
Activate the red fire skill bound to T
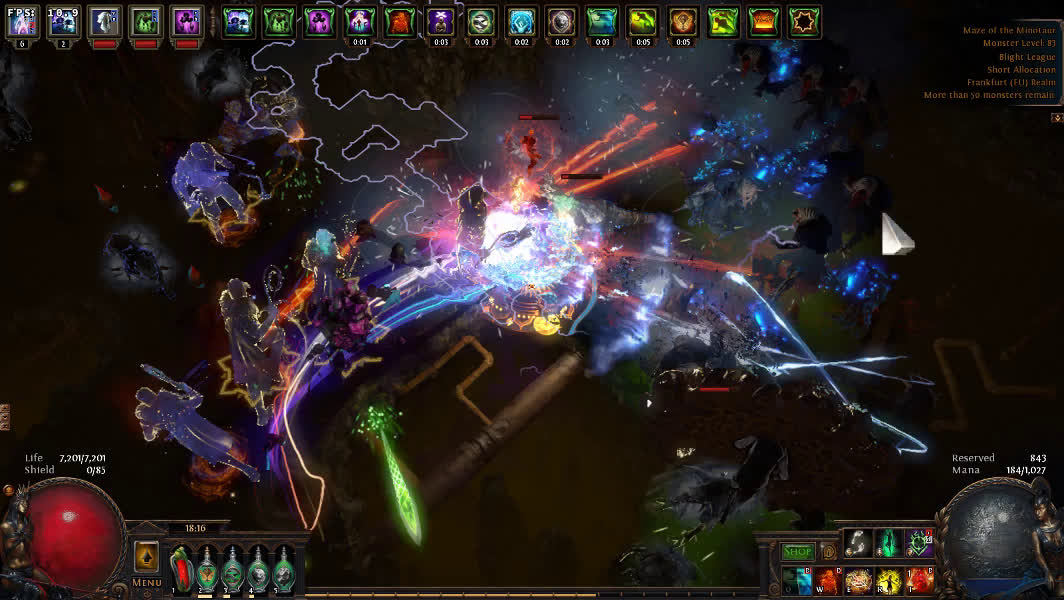pyautogui.click(x=919, y=580)
